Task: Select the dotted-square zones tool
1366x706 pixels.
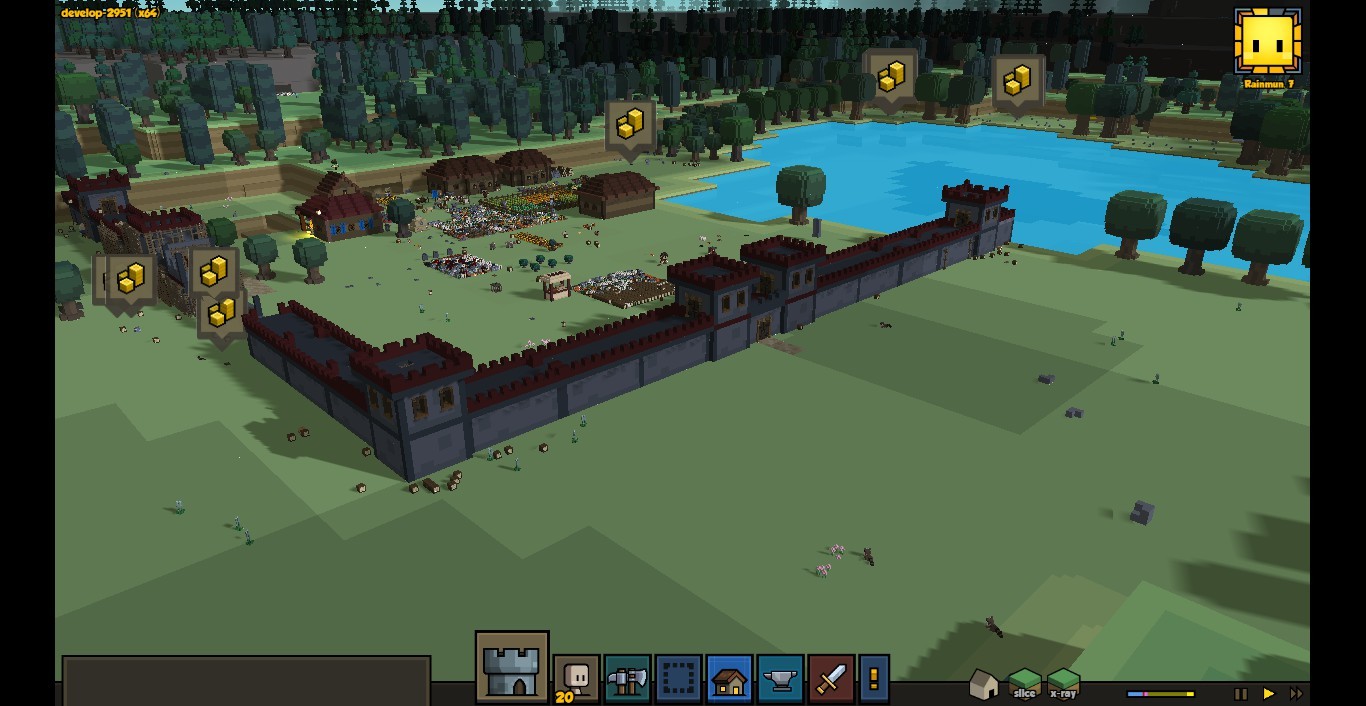Action: pyautogui.click(x=678, y=679)
